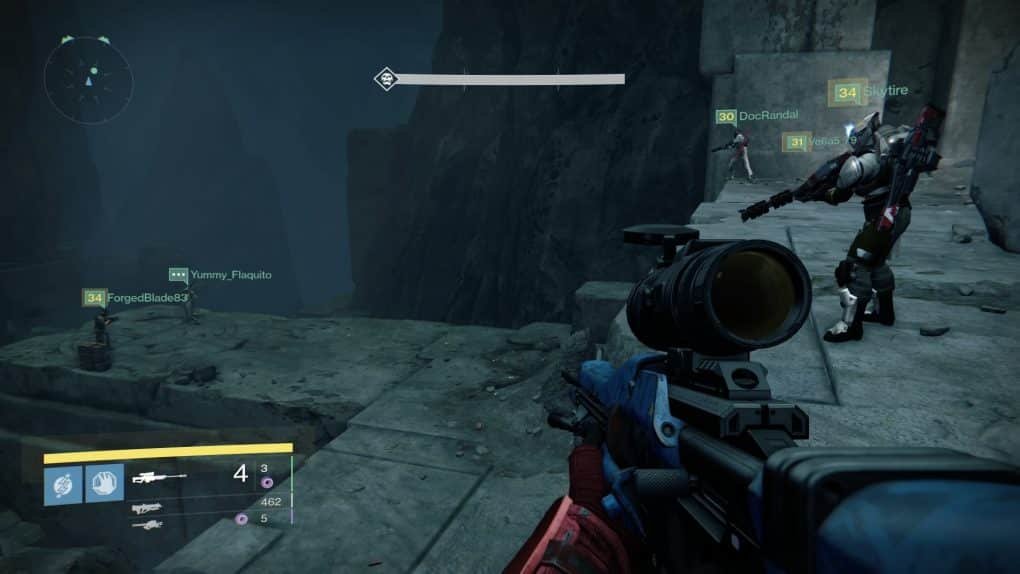Select the Yummy_Flaquito player nameplate
The image size is (1020, 574).
coord(220,274)
